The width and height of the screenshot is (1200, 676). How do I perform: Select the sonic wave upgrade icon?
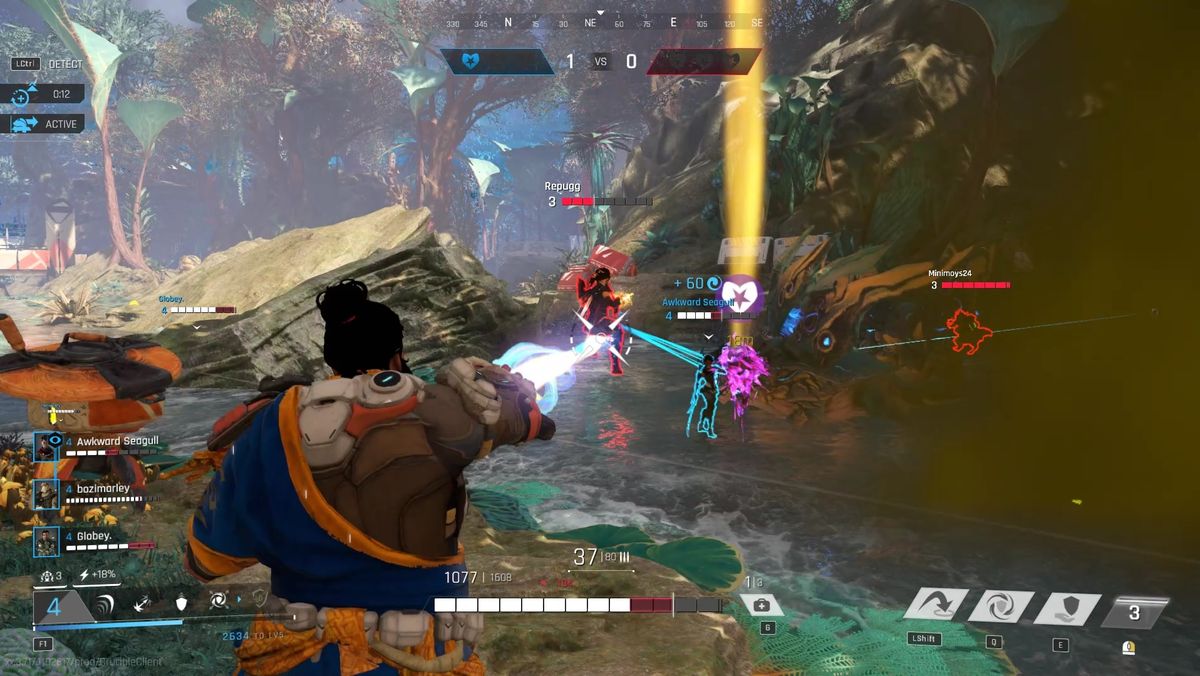tap(105, 603)
